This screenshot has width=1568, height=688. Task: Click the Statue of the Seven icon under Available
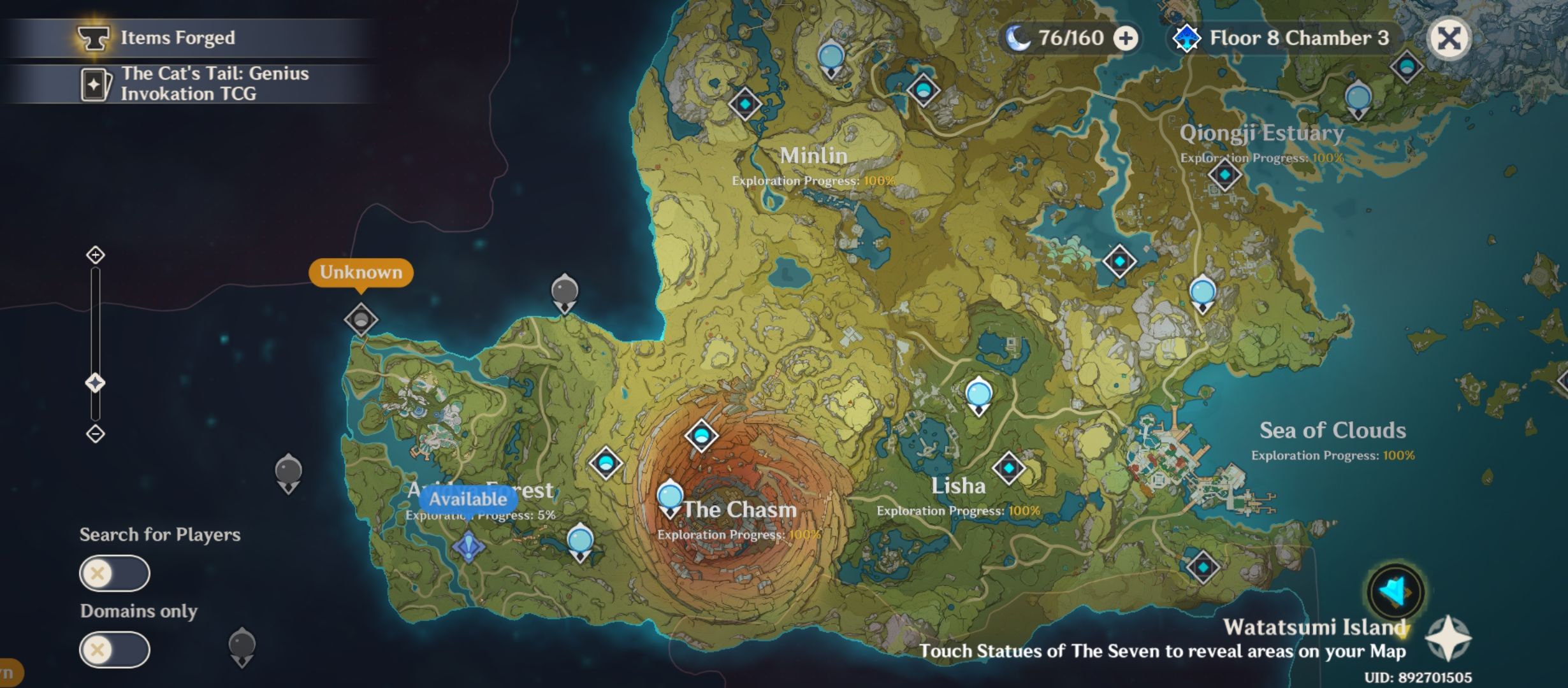[468, 545]
